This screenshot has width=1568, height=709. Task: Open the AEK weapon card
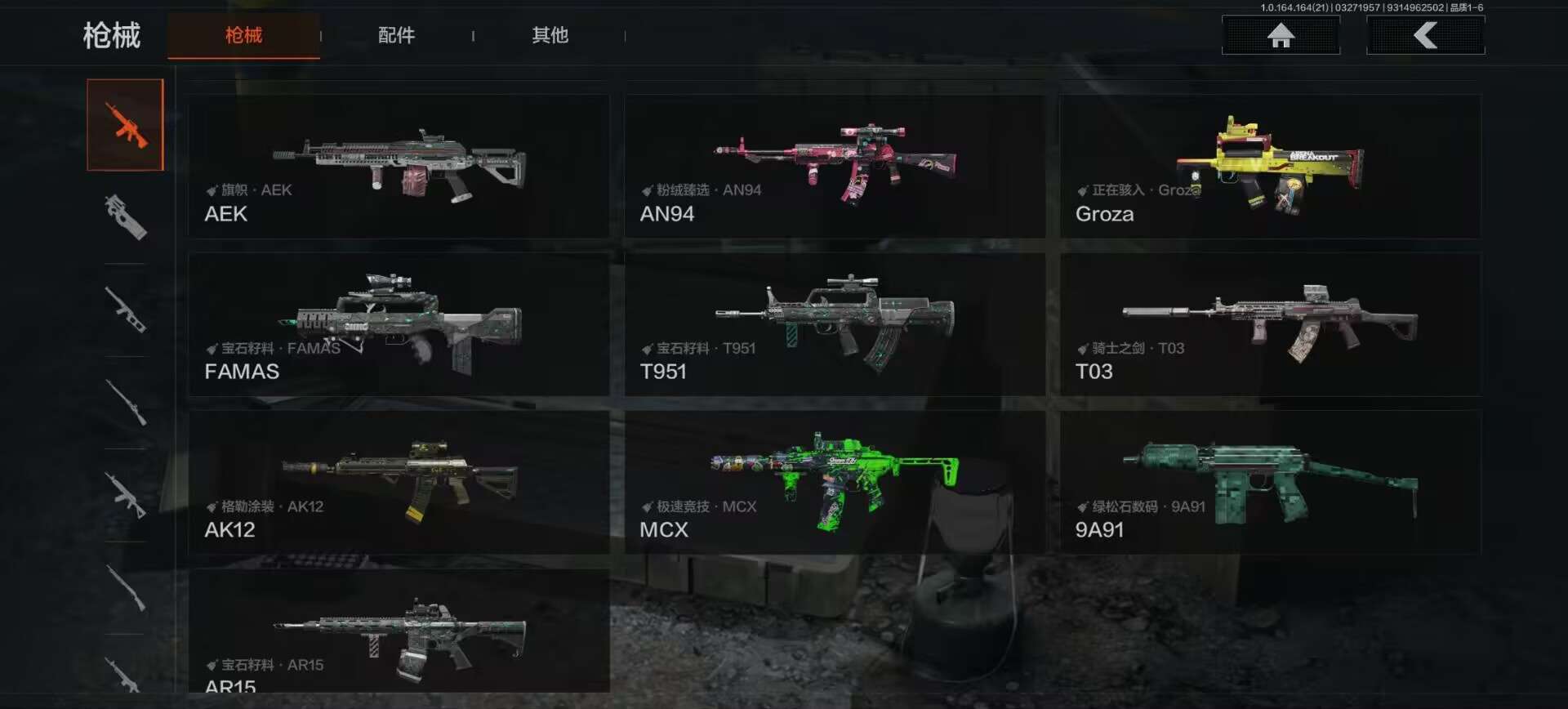tap(399, 167)
